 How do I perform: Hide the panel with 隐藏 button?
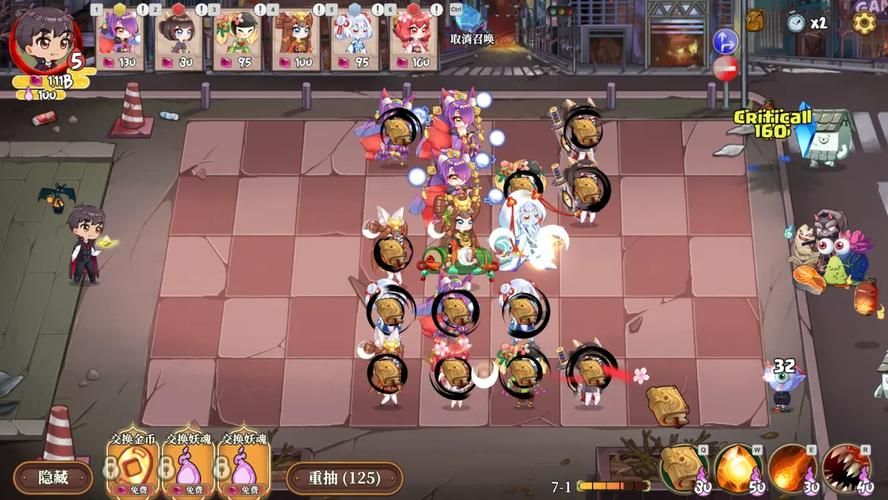tap(53, 477)
